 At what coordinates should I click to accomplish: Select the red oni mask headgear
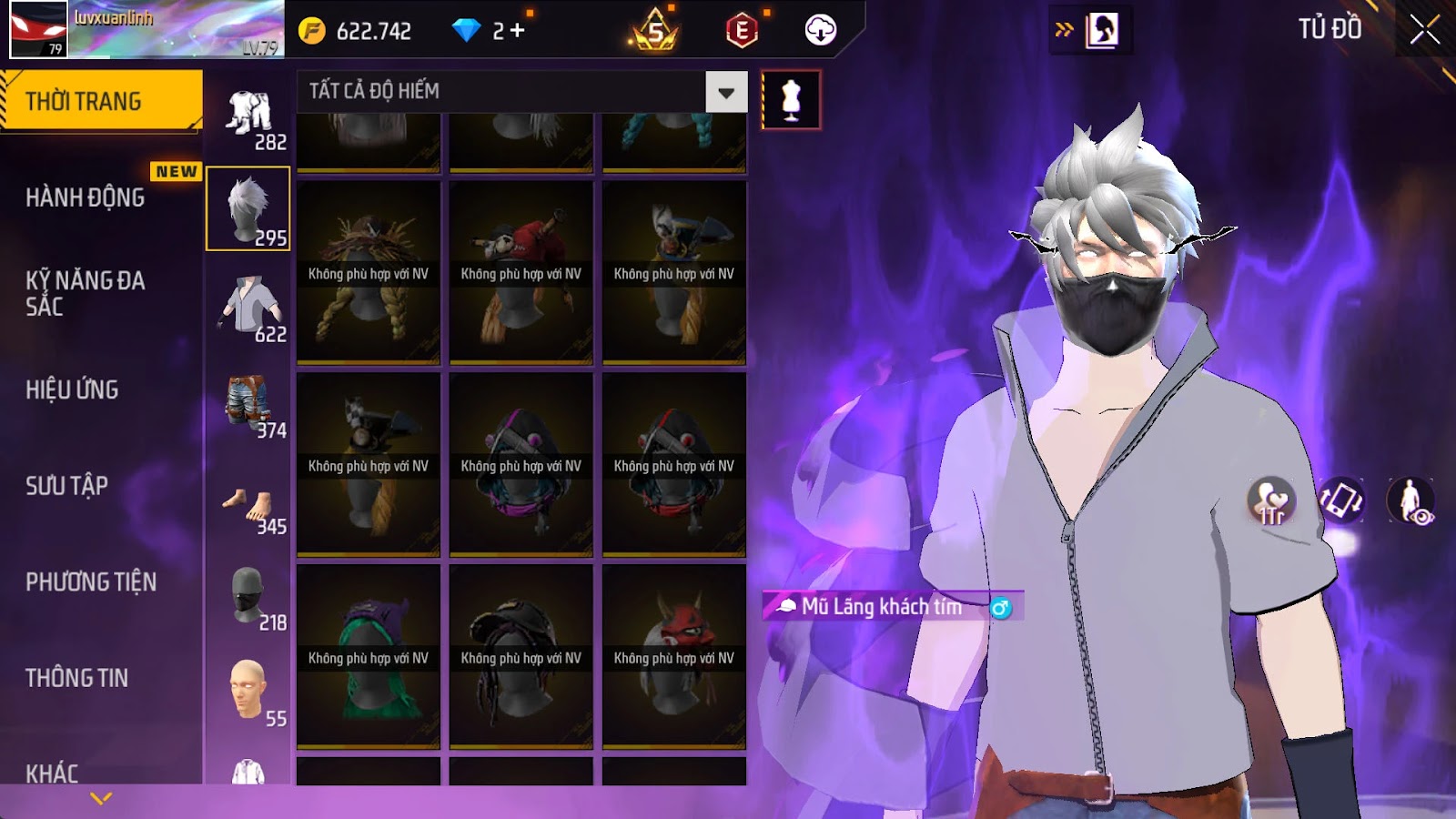[x=674, y=656]
